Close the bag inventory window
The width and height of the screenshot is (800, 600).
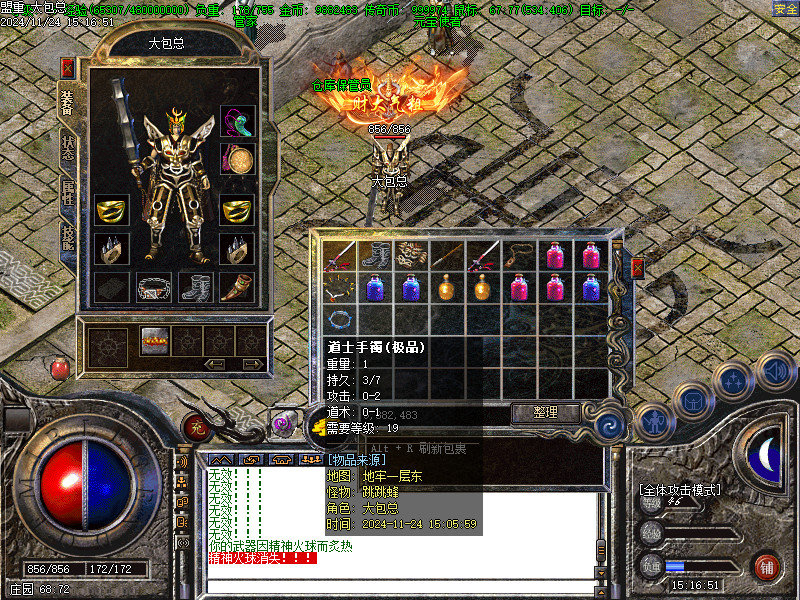(x=638, y=268)
